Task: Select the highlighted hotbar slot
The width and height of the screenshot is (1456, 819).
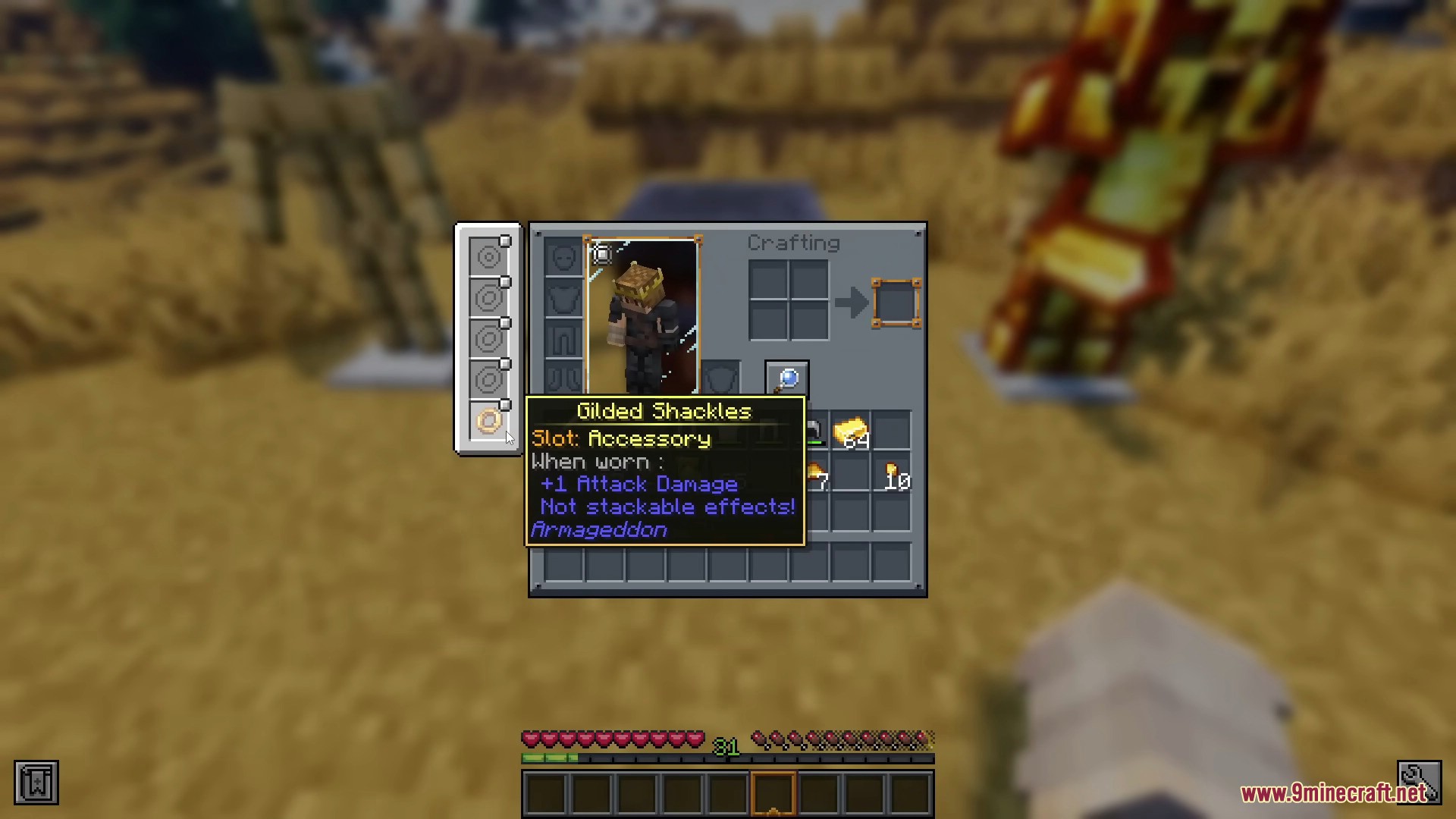Action: click(x=772, y=792)
